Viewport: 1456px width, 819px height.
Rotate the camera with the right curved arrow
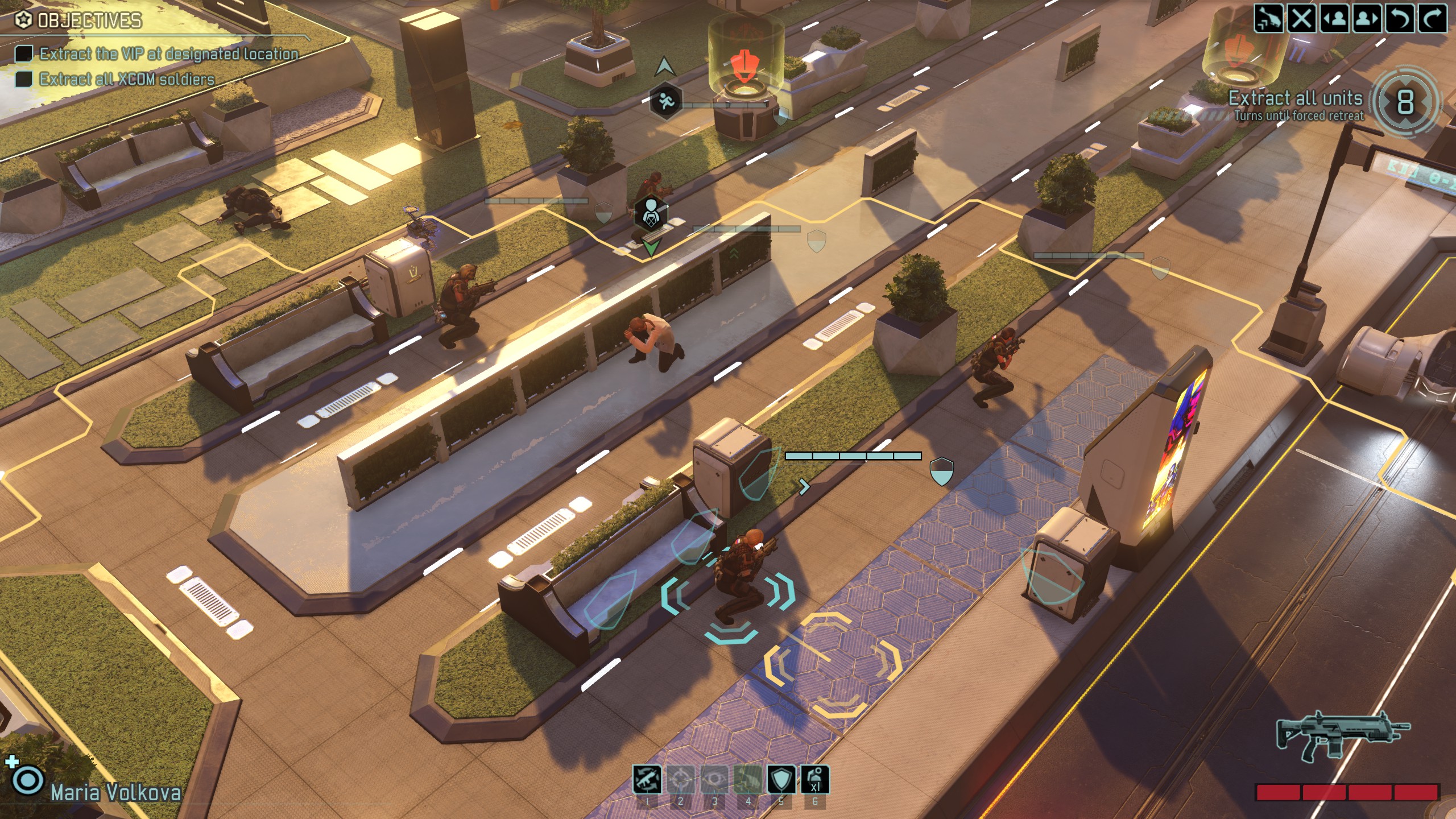[1432, 19]
